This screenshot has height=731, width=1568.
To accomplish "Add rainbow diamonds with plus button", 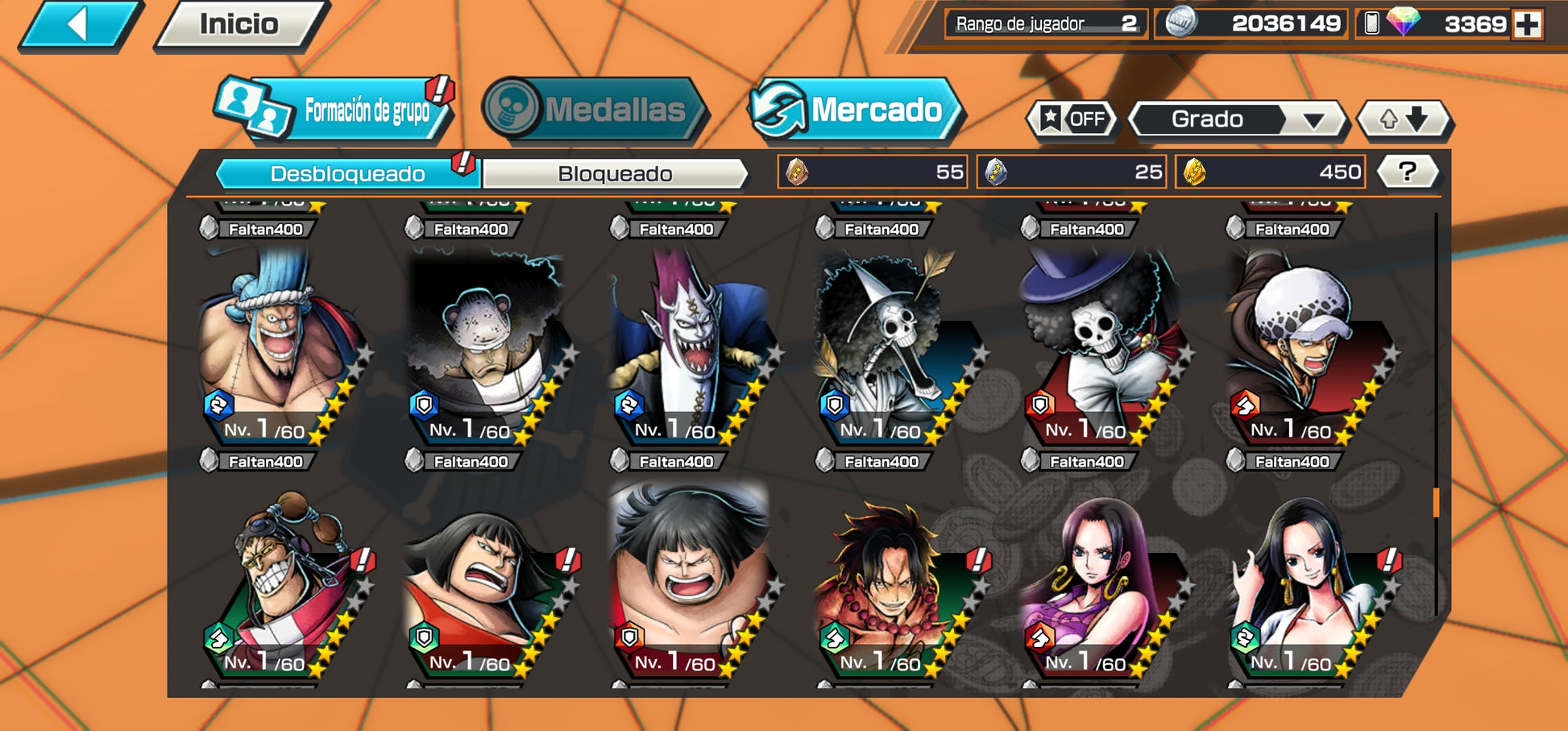I will click(1526, 24).
